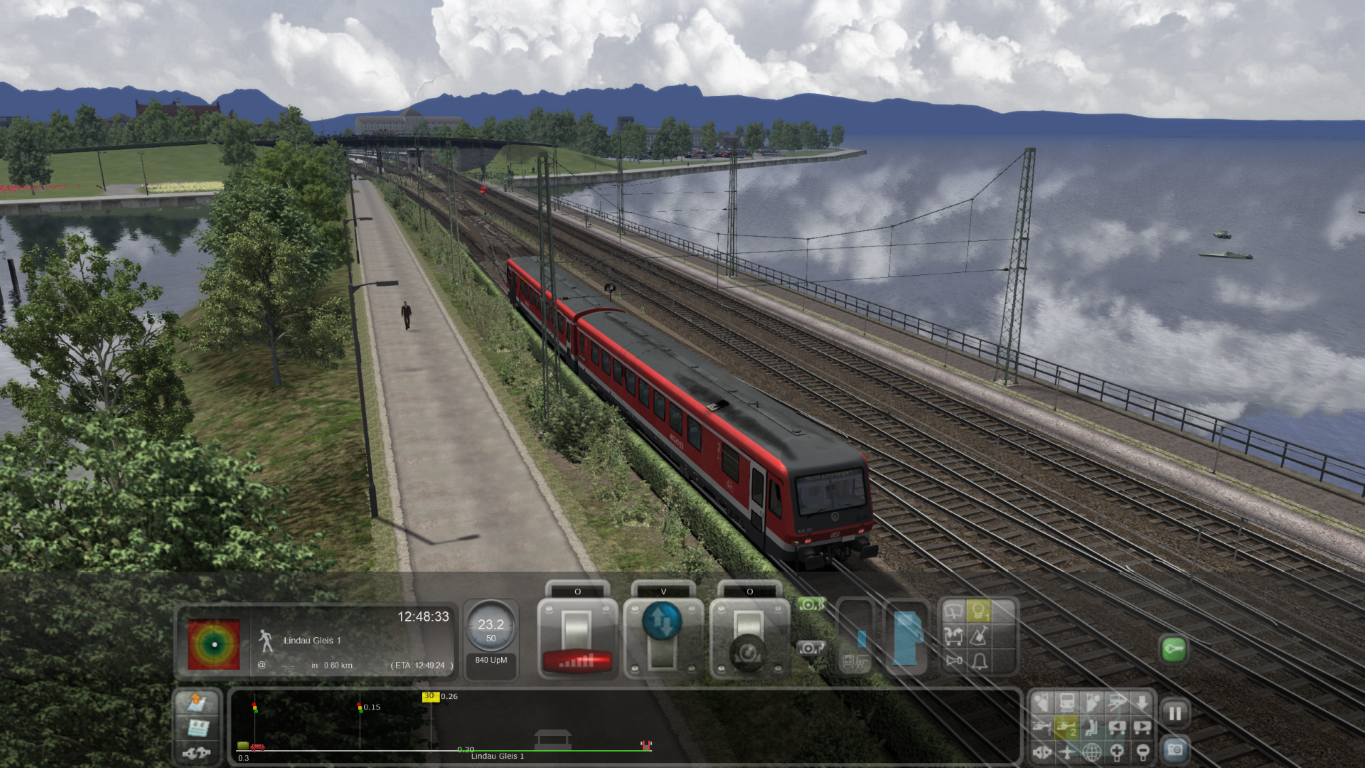Zoom the camera out with the minus icon

coord(1141,751)
